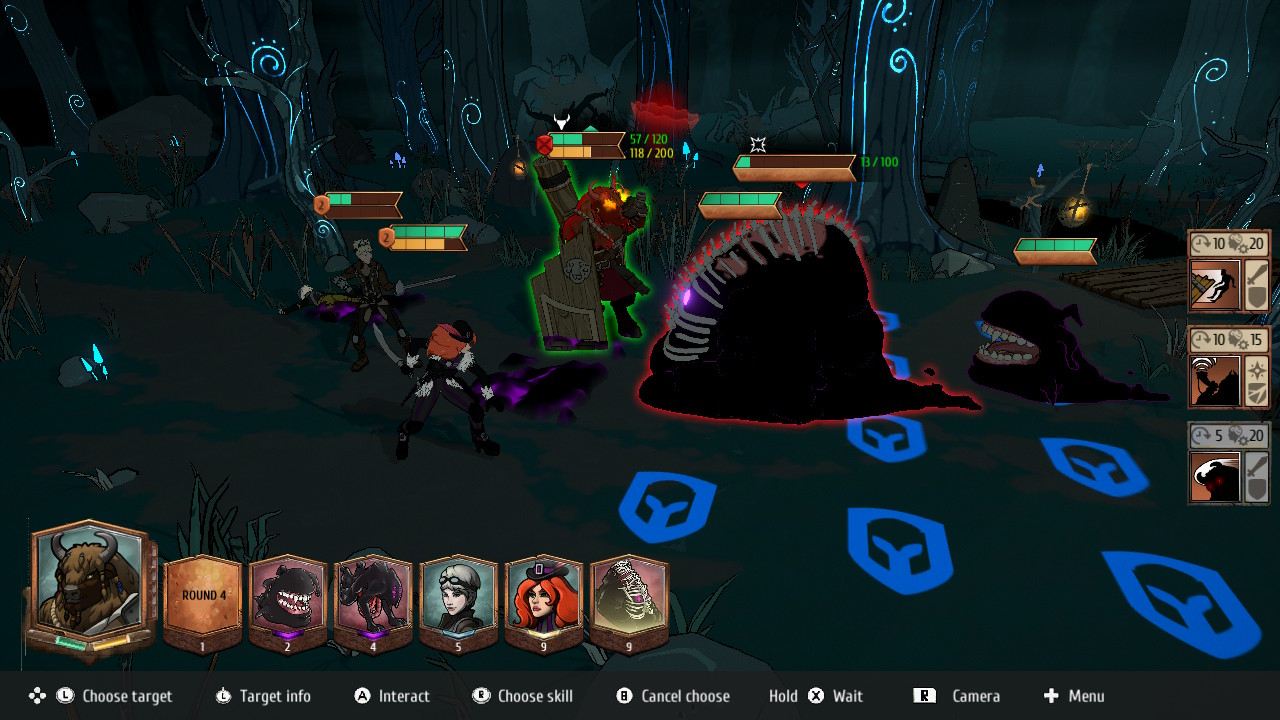
Task: Select the horn-blast skill icon in the queue
Action: pyautogui.click(x=1213, y=382)
